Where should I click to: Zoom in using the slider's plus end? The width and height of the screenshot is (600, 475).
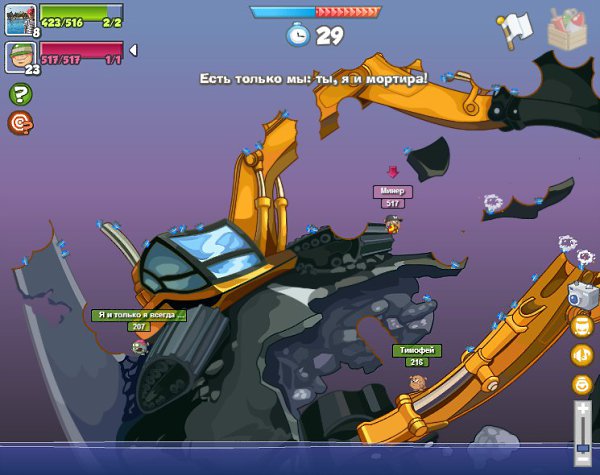pos(582,408)
